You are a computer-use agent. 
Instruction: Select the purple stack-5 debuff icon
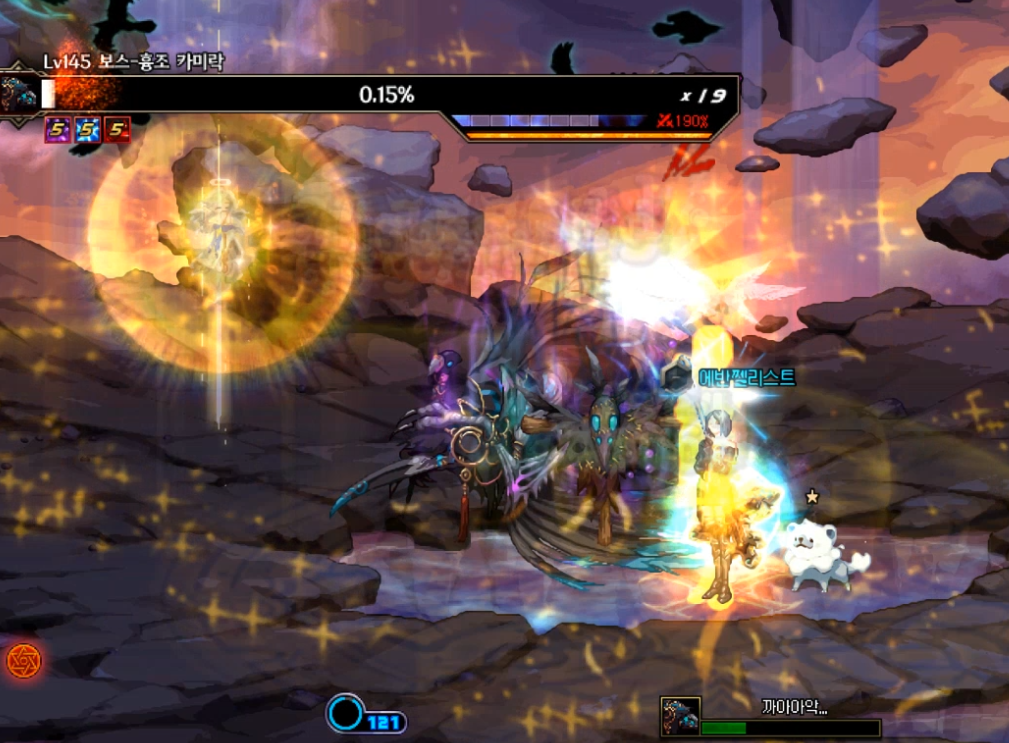click(x=57, y=129)
